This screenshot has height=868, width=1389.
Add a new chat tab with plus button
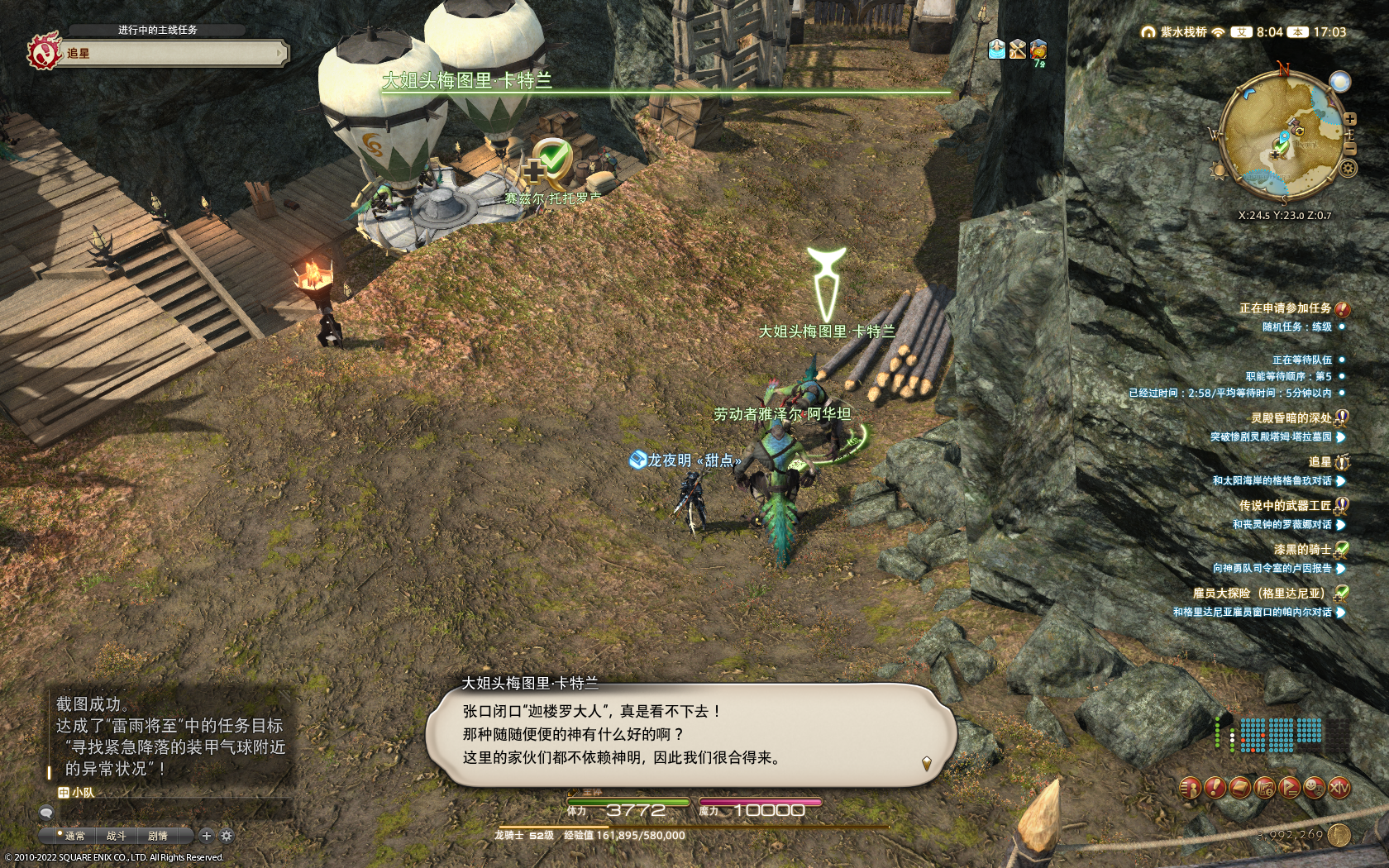207,836
